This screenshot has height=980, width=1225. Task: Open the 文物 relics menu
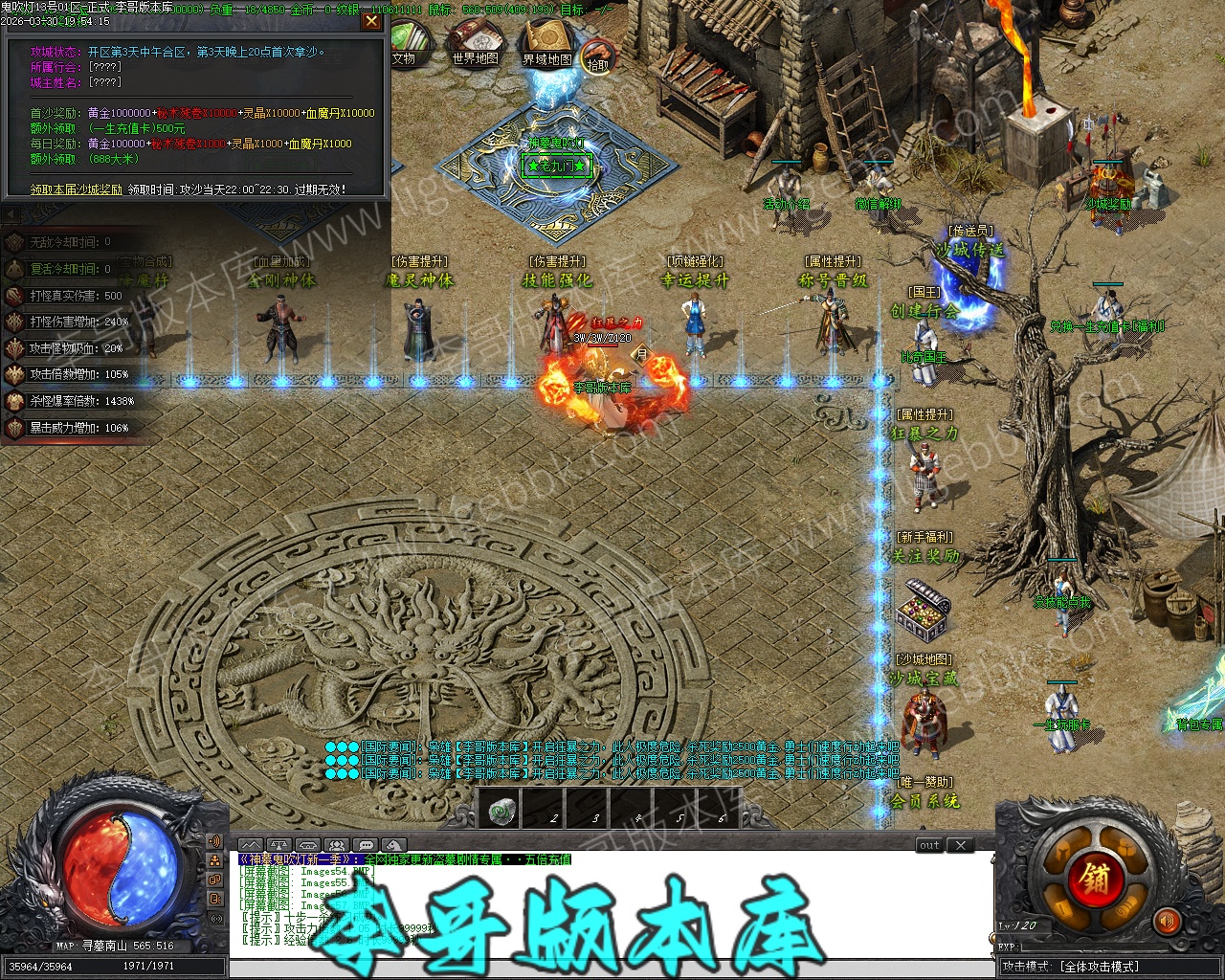[x=404, y=46]
